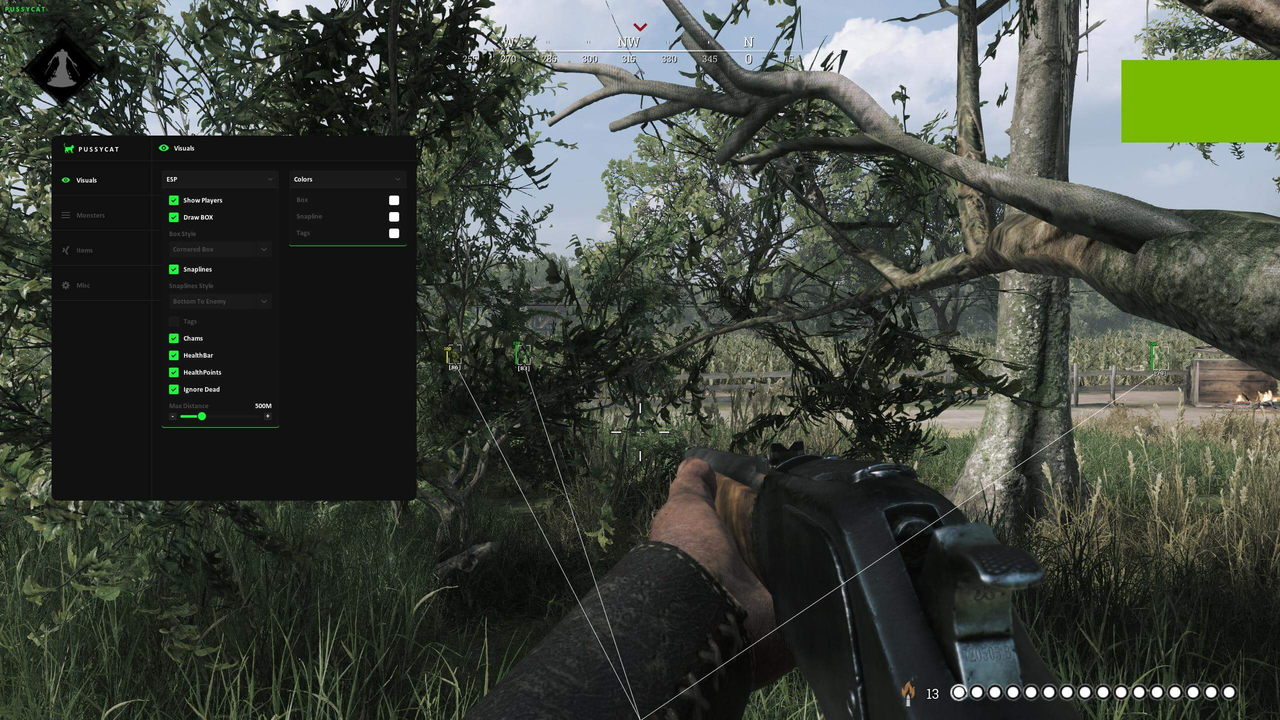Click the plus button to raise Max Distance
Image resolution: width=1280 pixels, height=720 pixels.
click(268, 416)
